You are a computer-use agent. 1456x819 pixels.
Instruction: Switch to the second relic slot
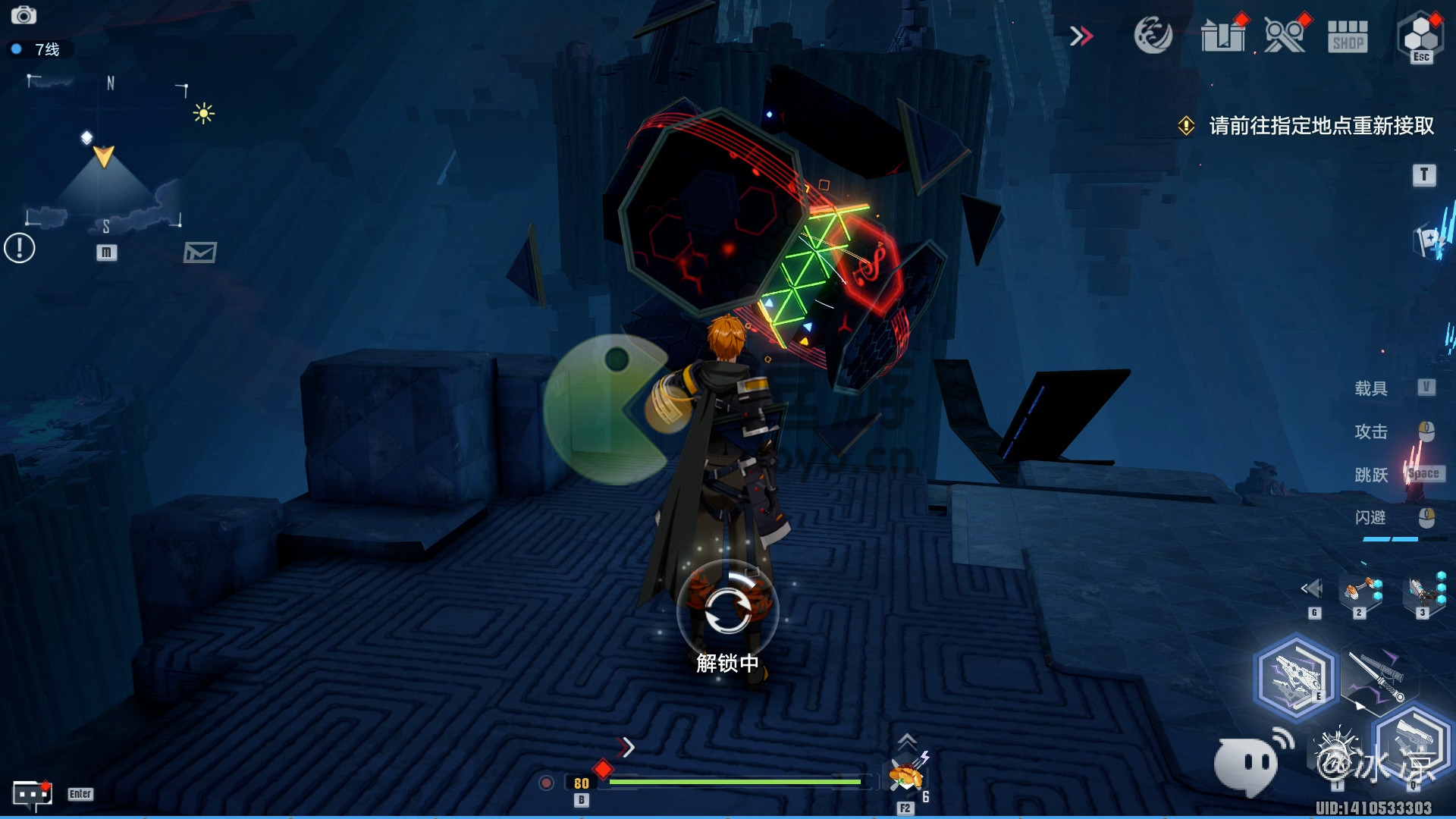coord(1360,592)
